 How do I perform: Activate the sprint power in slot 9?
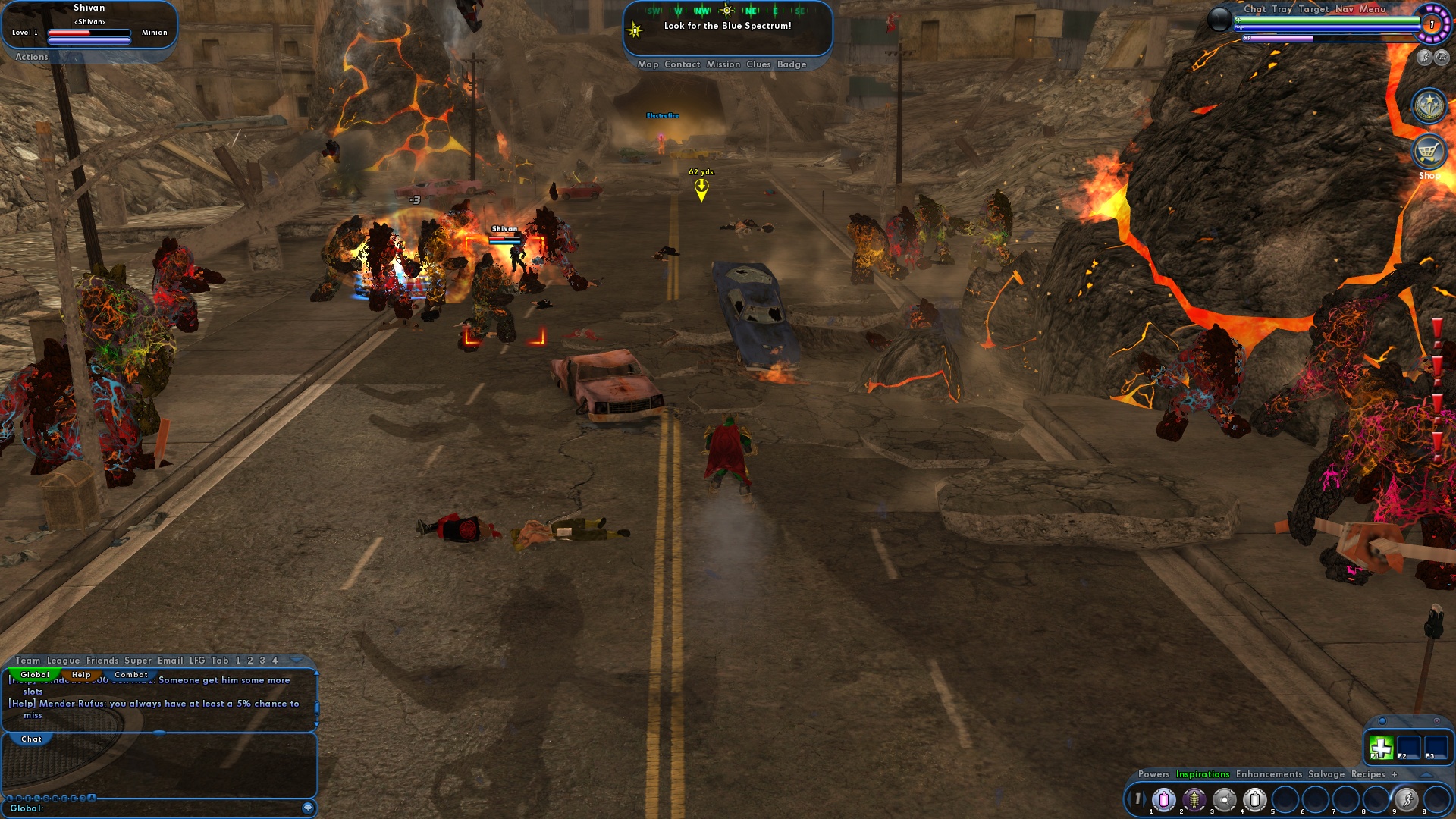[1406, 799]
